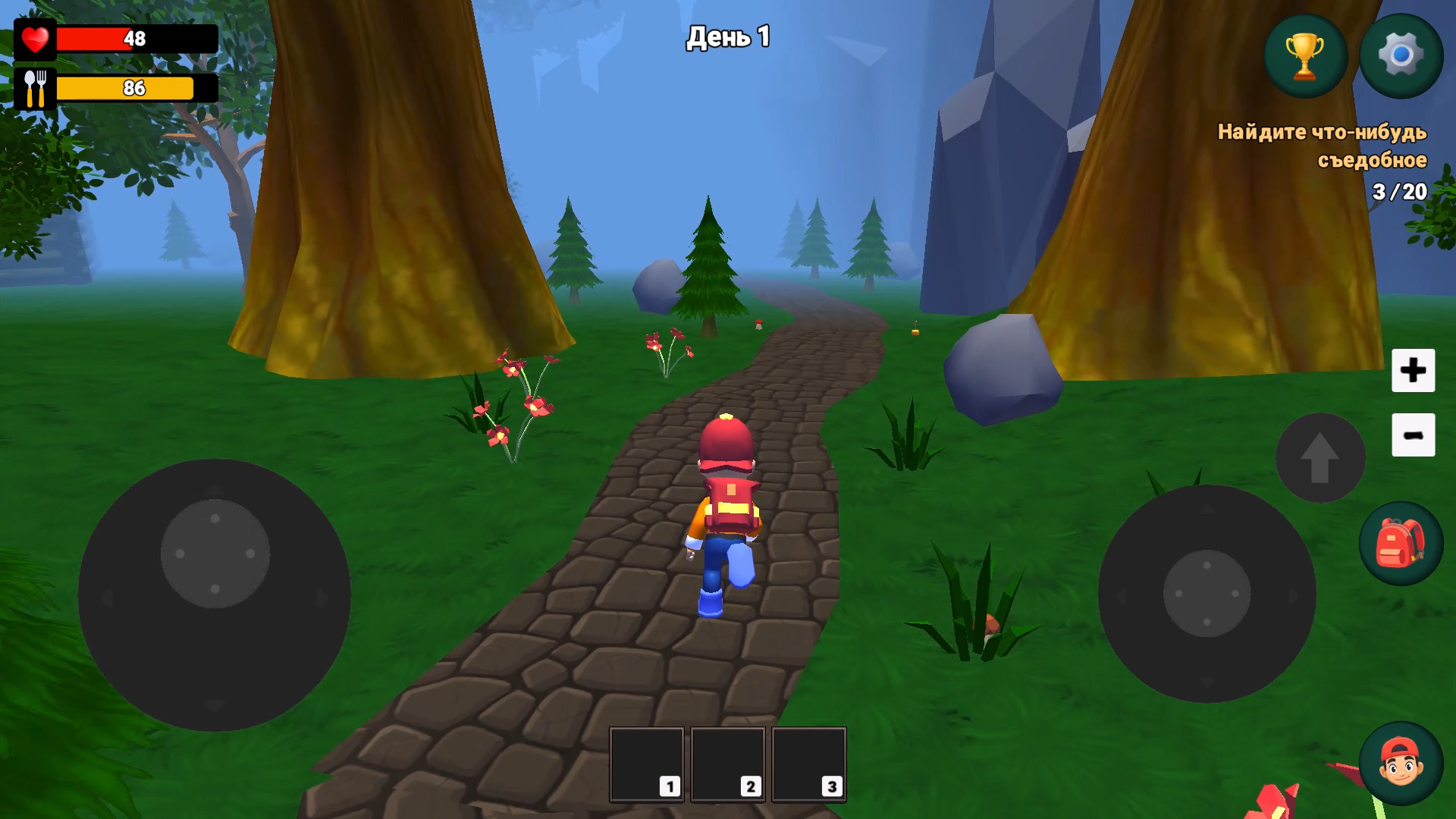Select hotbar slot 1
The height and width of the screenshot is (819, 1456).
coord(646,764)
